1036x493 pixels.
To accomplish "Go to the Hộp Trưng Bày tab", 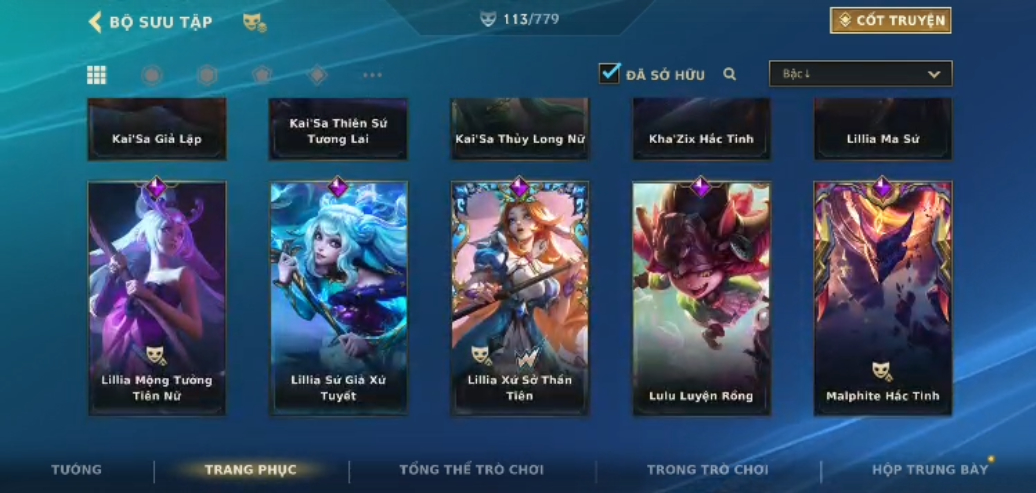I will 930,470.
